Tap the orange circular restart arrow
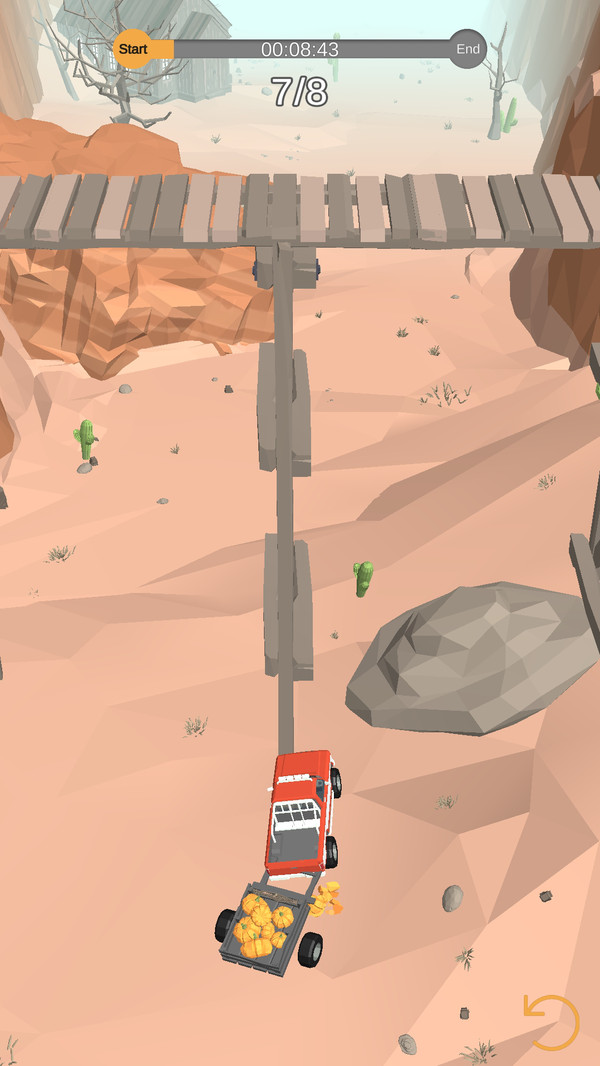The height and width of the screenshot is (1066, 600). click(551, 1022)
